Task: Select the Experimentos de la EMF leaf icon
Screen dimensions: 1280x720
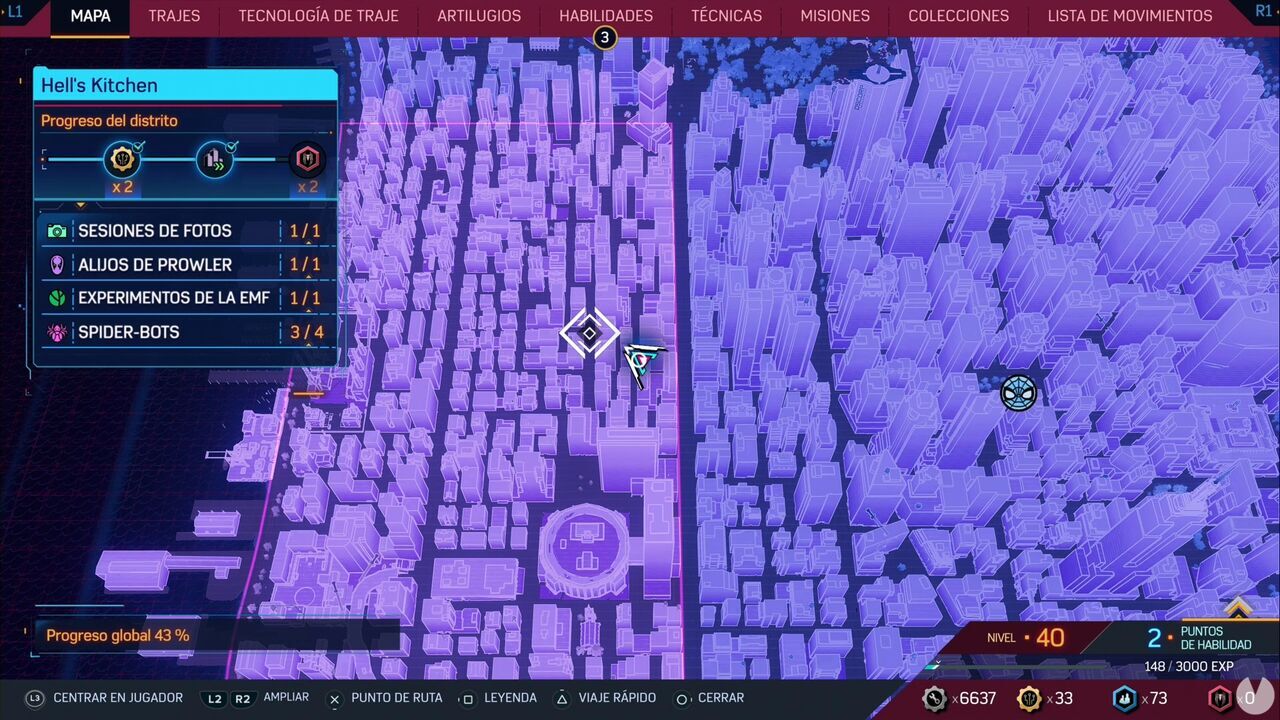Action: tap(57, 298)
